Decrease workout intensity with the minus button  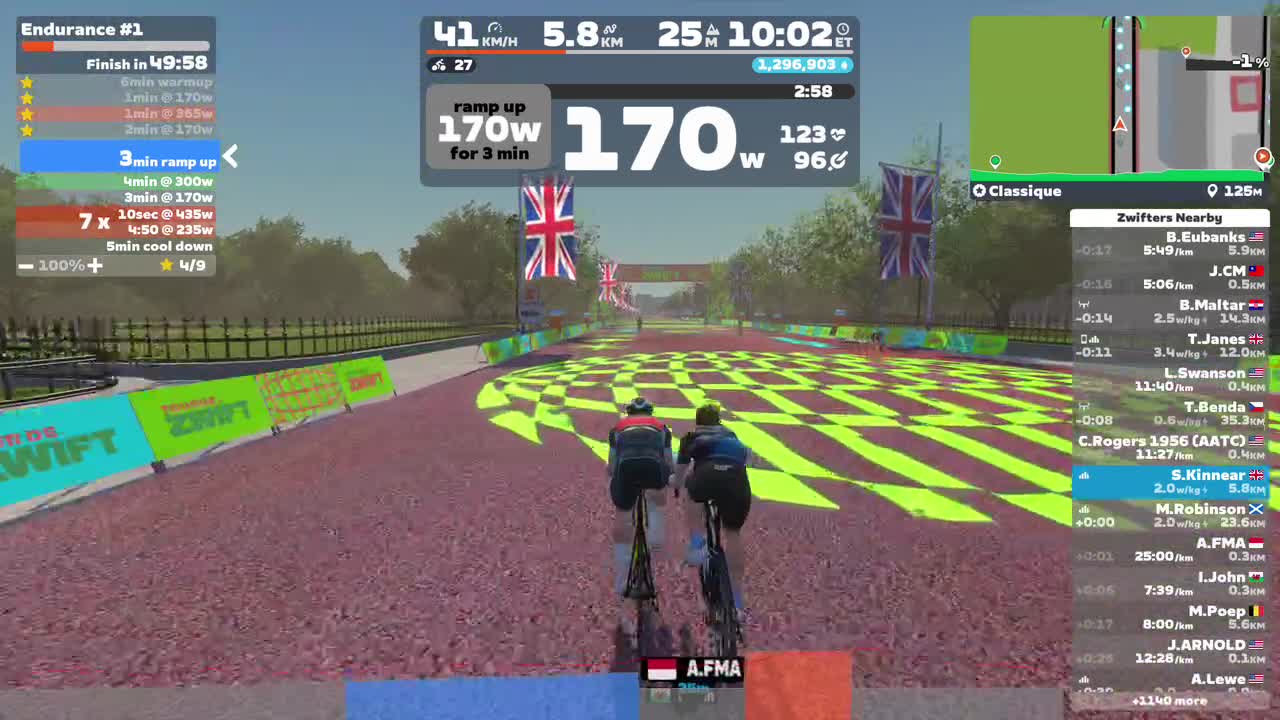(26, 266)
